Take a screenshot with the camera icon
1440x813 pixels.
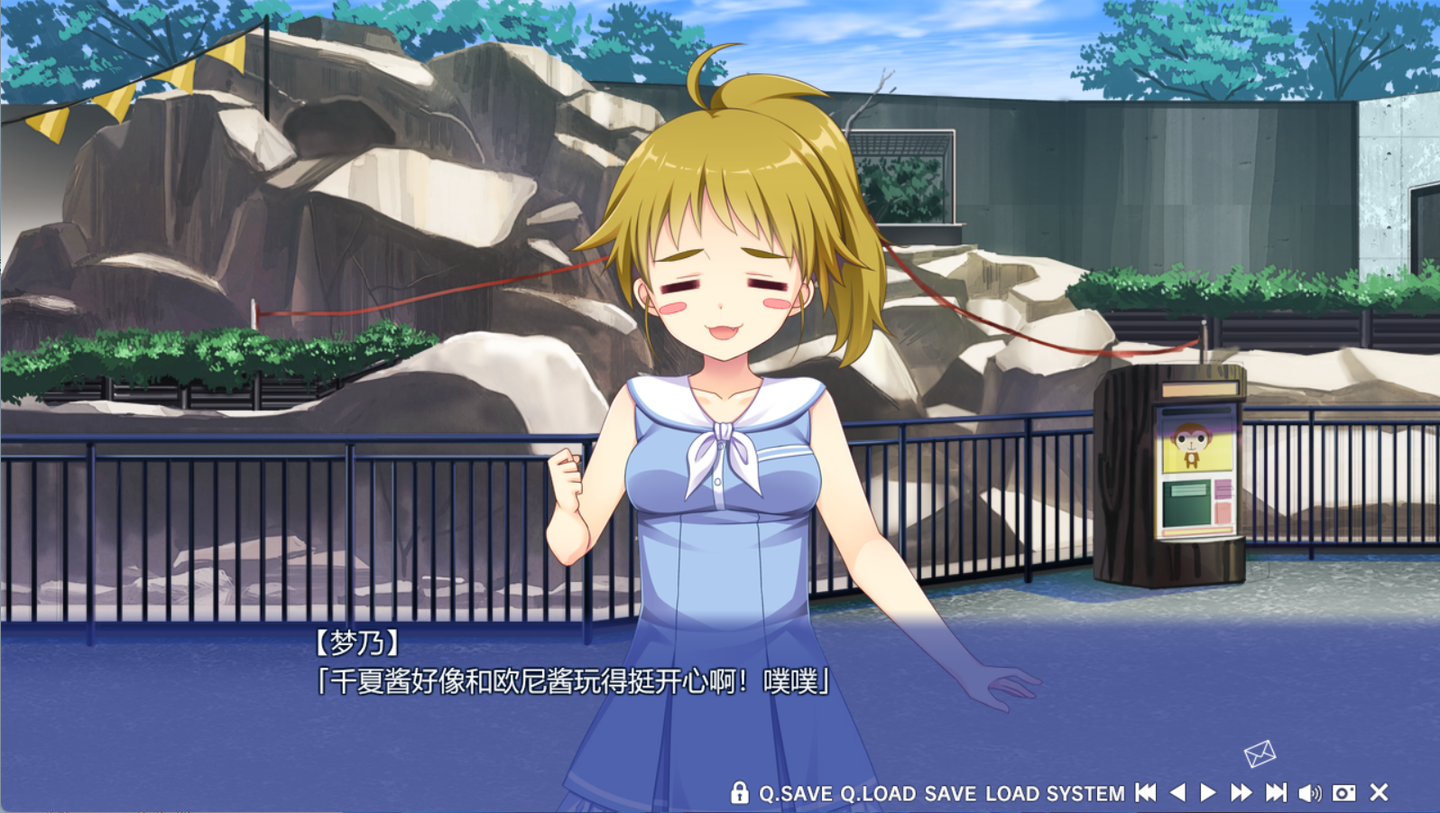(x=1344, y=793)
